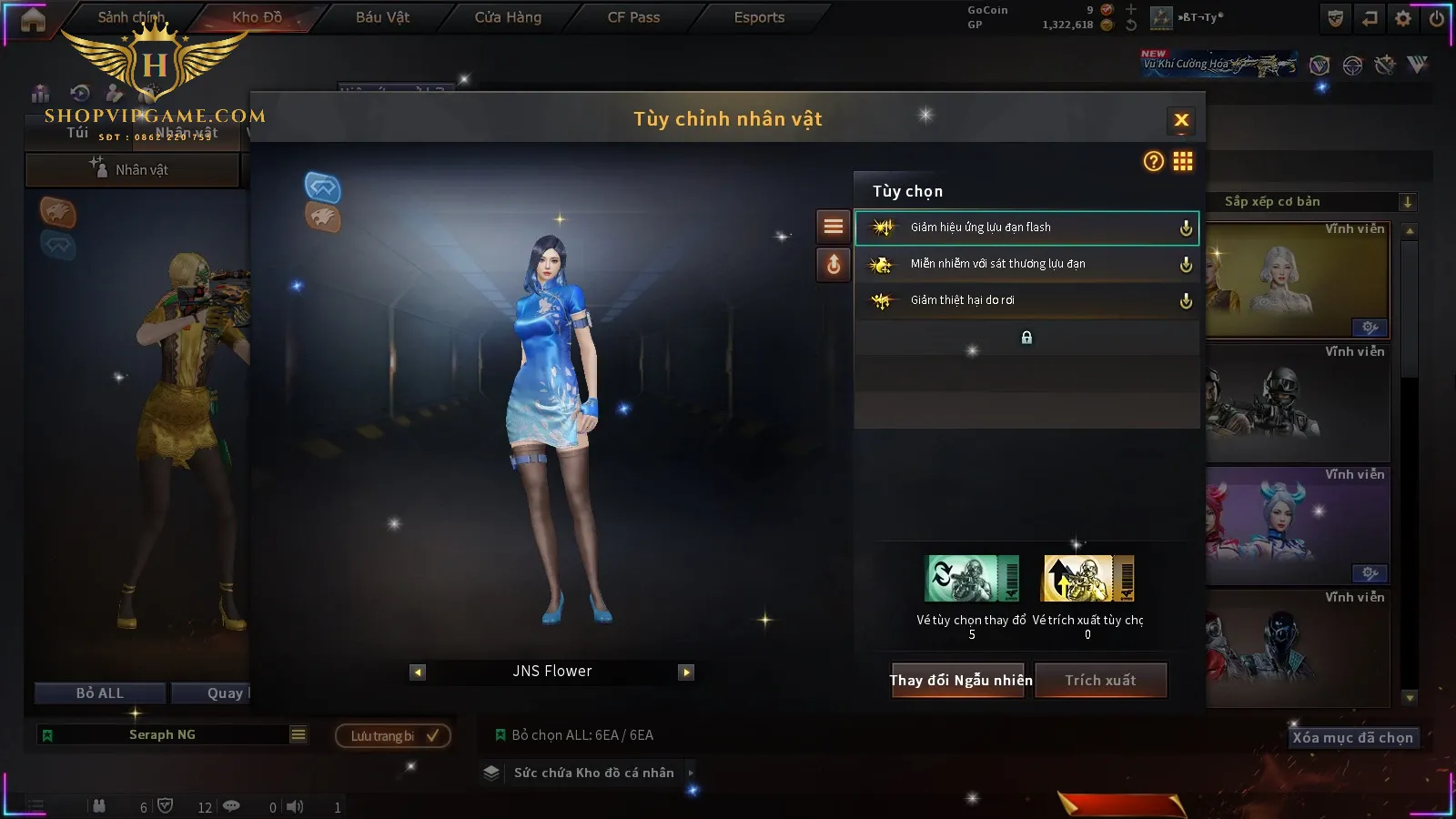Show previous character with left arrow

tap(418, 672)
